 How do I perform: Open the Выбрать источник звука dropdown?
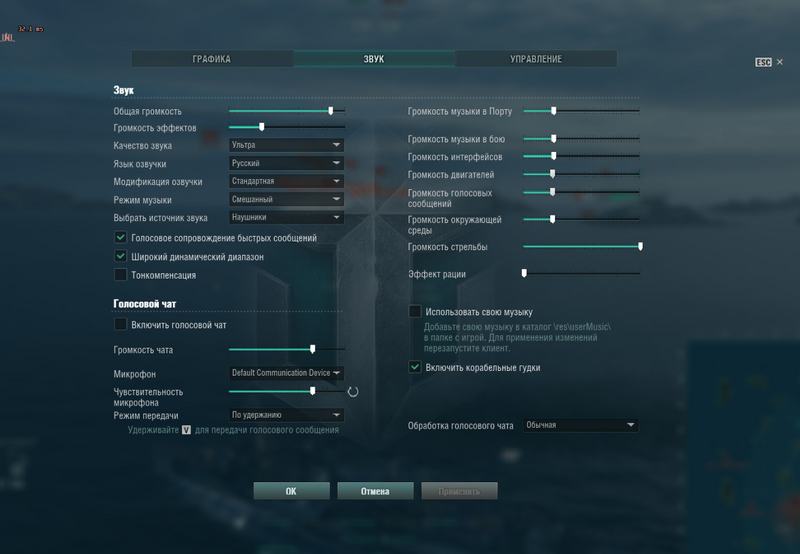(x=286, y=217)
